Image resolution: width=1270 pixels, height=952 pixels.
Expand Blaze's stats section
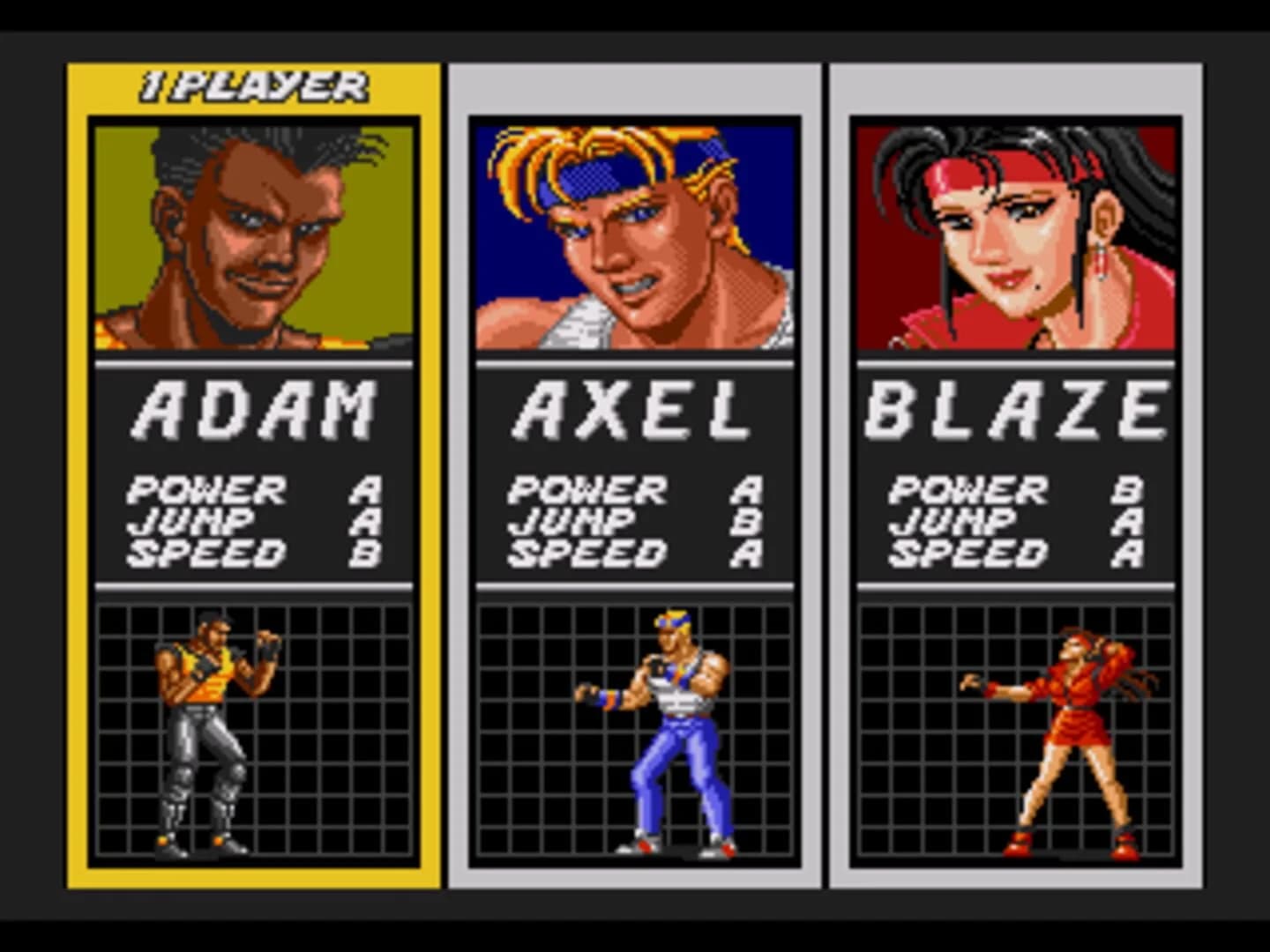[x=1012, y=520]
